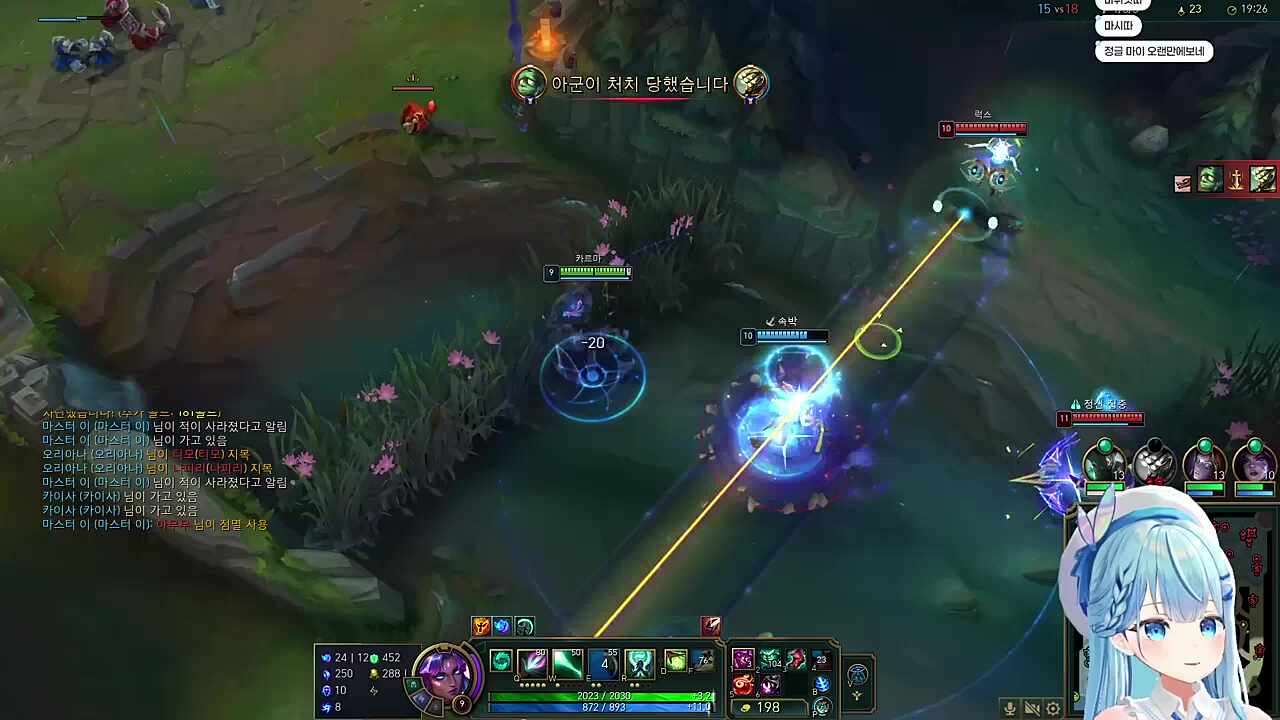The image size is (1280, 720).
Task: Click the purple item in slot 1
Action: coord(744,660)
